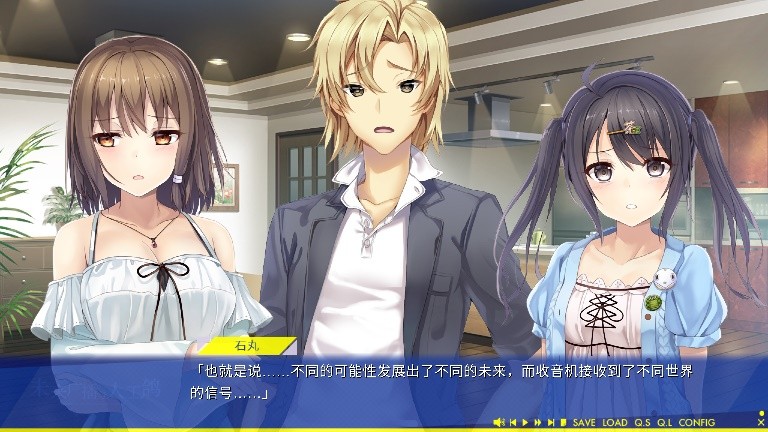Open the backlog page icon
The image size is (768, 432).
pos(563,423)
